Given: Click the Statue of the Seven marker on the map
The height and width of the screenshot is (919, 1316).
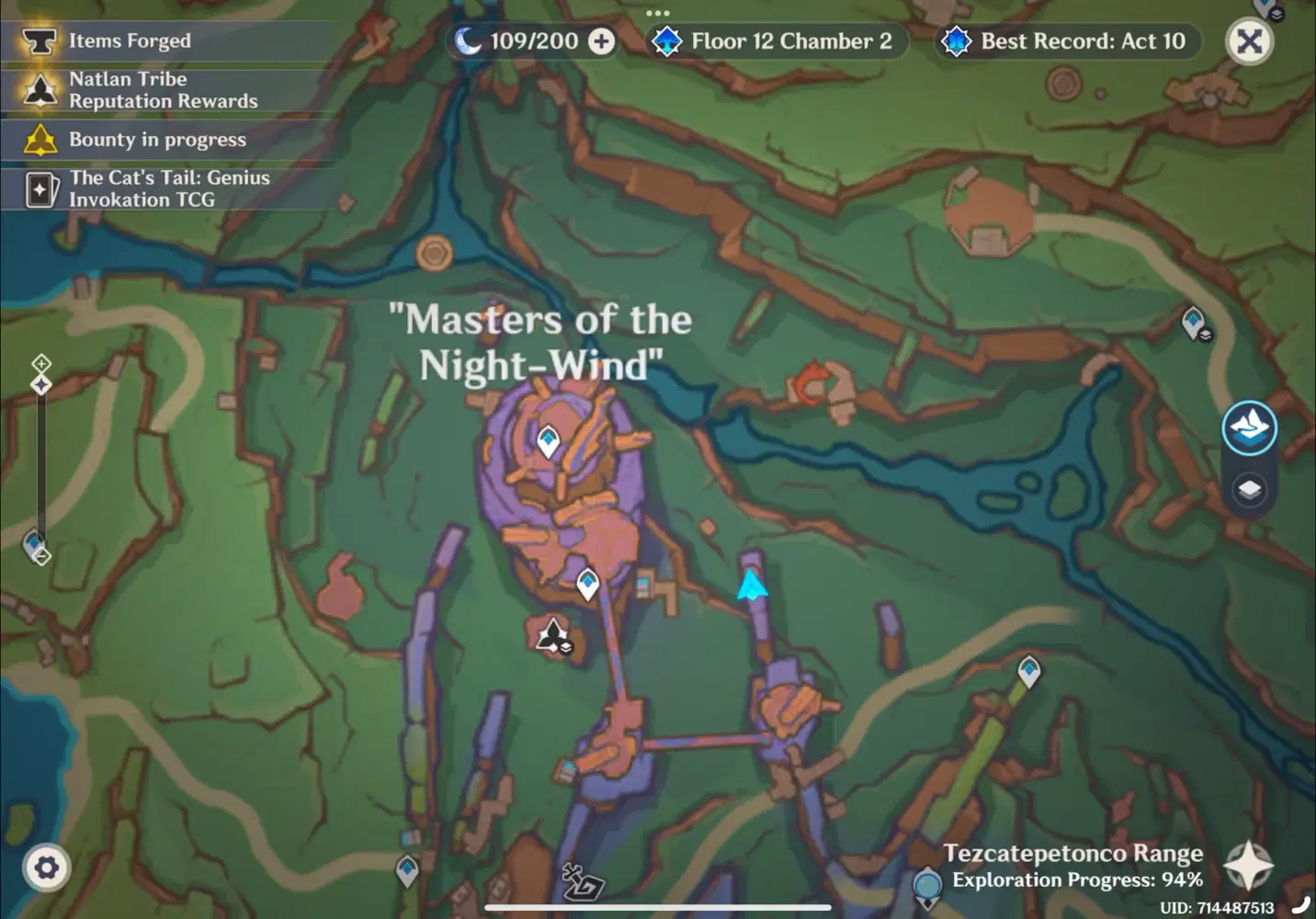Looking at the screenshot, I should pos(551,634).
